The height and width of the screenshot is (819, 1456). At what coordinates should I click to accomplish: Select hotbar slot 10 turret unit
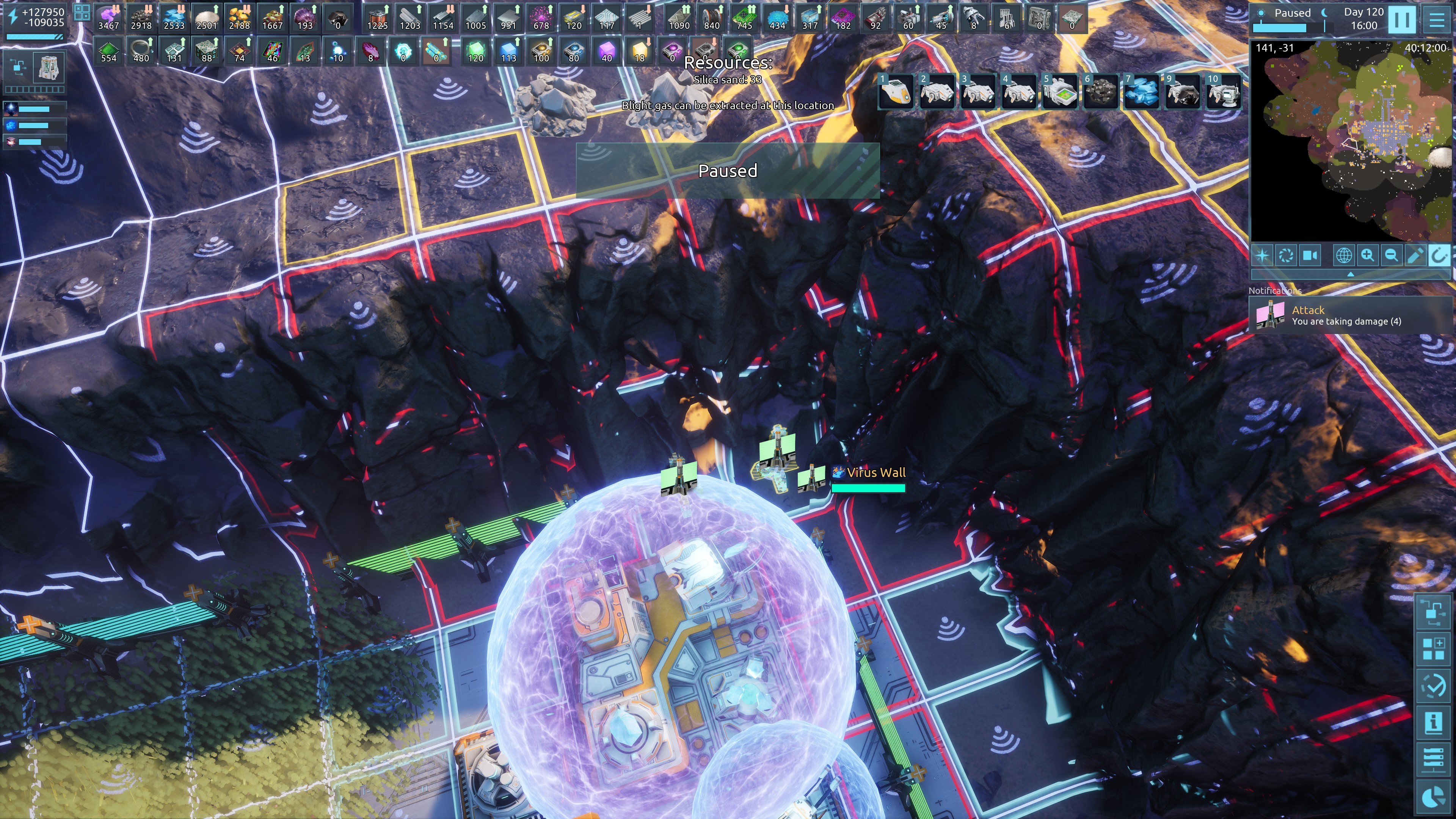click(1224, 91)
